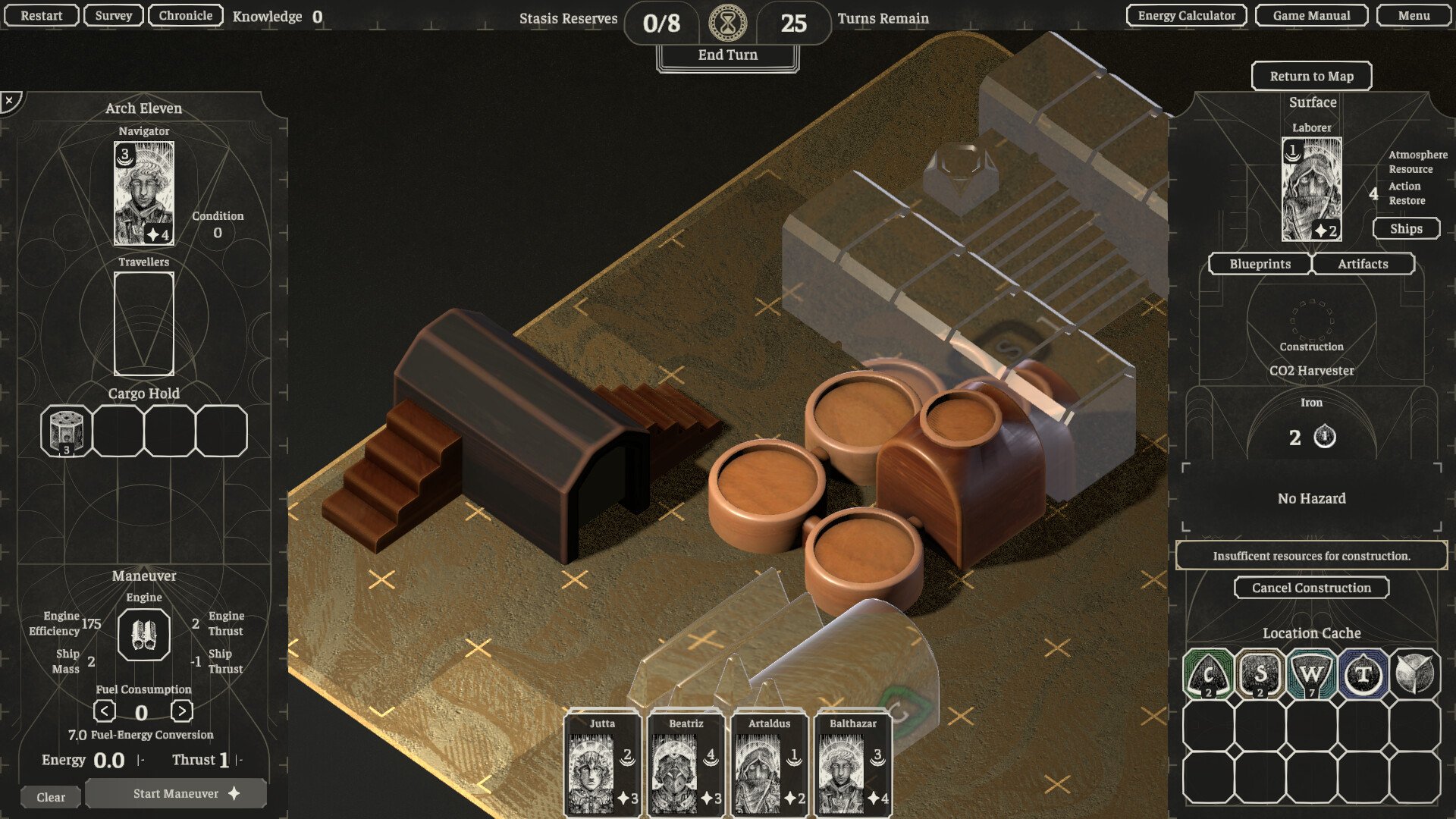Click the hourglass icon between Stasis Reserves and Turns
This screenshot has width=1456, height=819.
(x=727, y=23)
